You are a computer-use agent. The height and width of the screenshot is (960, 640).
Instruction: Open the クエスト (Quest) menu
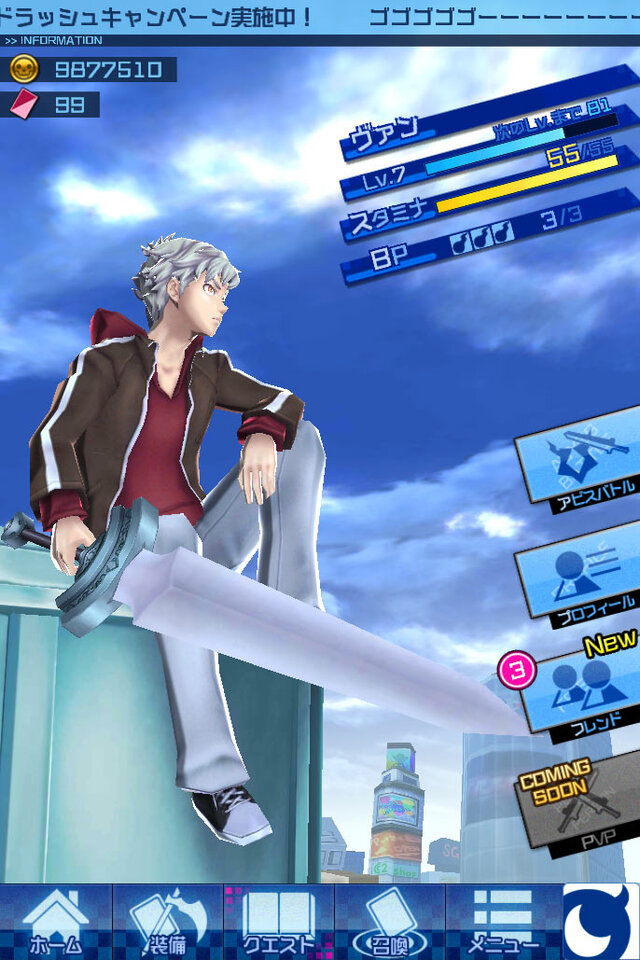(x=278, y=921)
